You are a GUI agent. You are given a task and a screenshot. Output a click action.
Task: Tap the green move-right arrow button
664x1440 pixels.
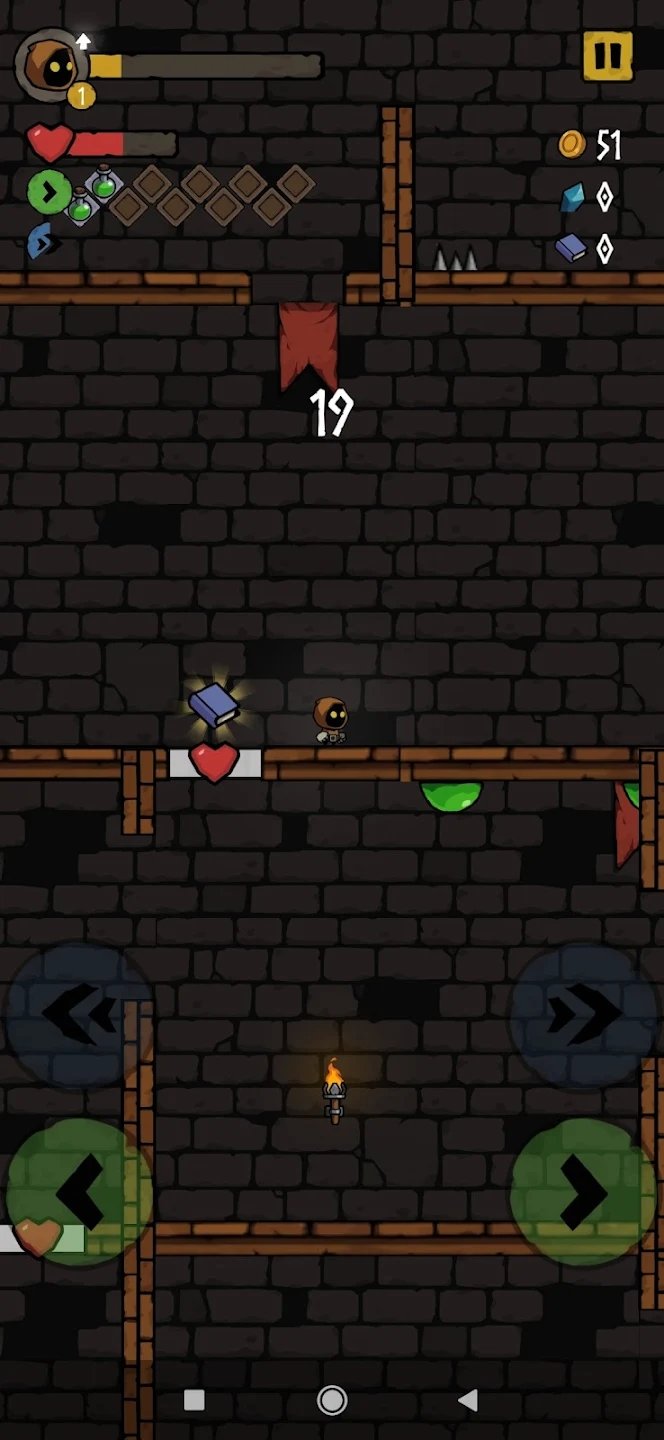[583, 1192]
